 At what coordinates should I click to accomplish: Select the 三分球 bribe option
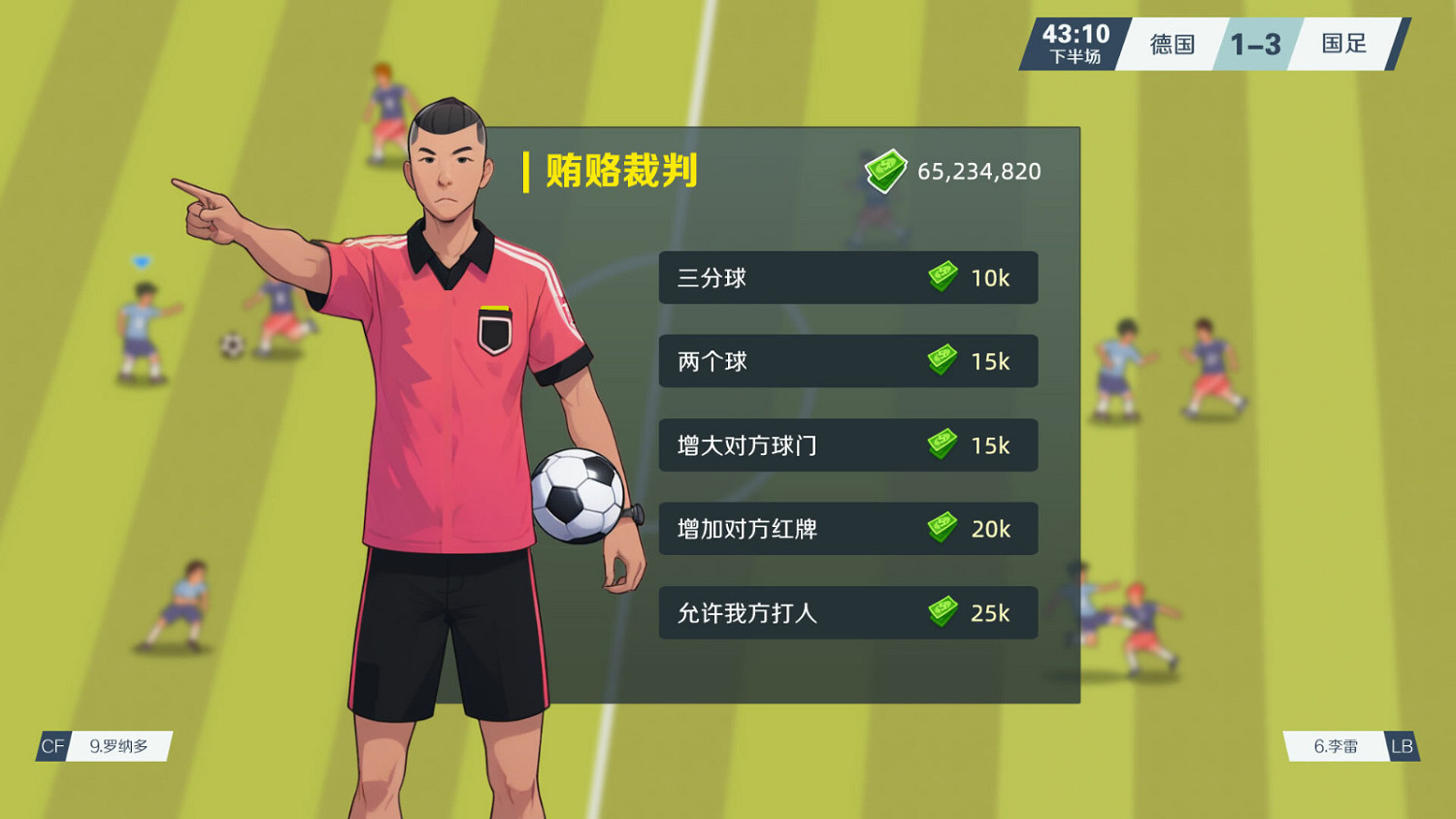[x=847, y=278]
